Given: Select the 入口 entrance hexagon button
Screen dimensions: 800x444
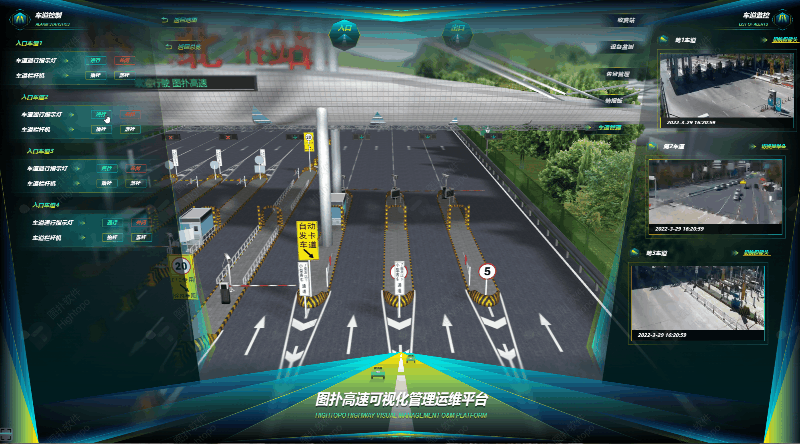Looking at the screenshot, I should 345,31.
